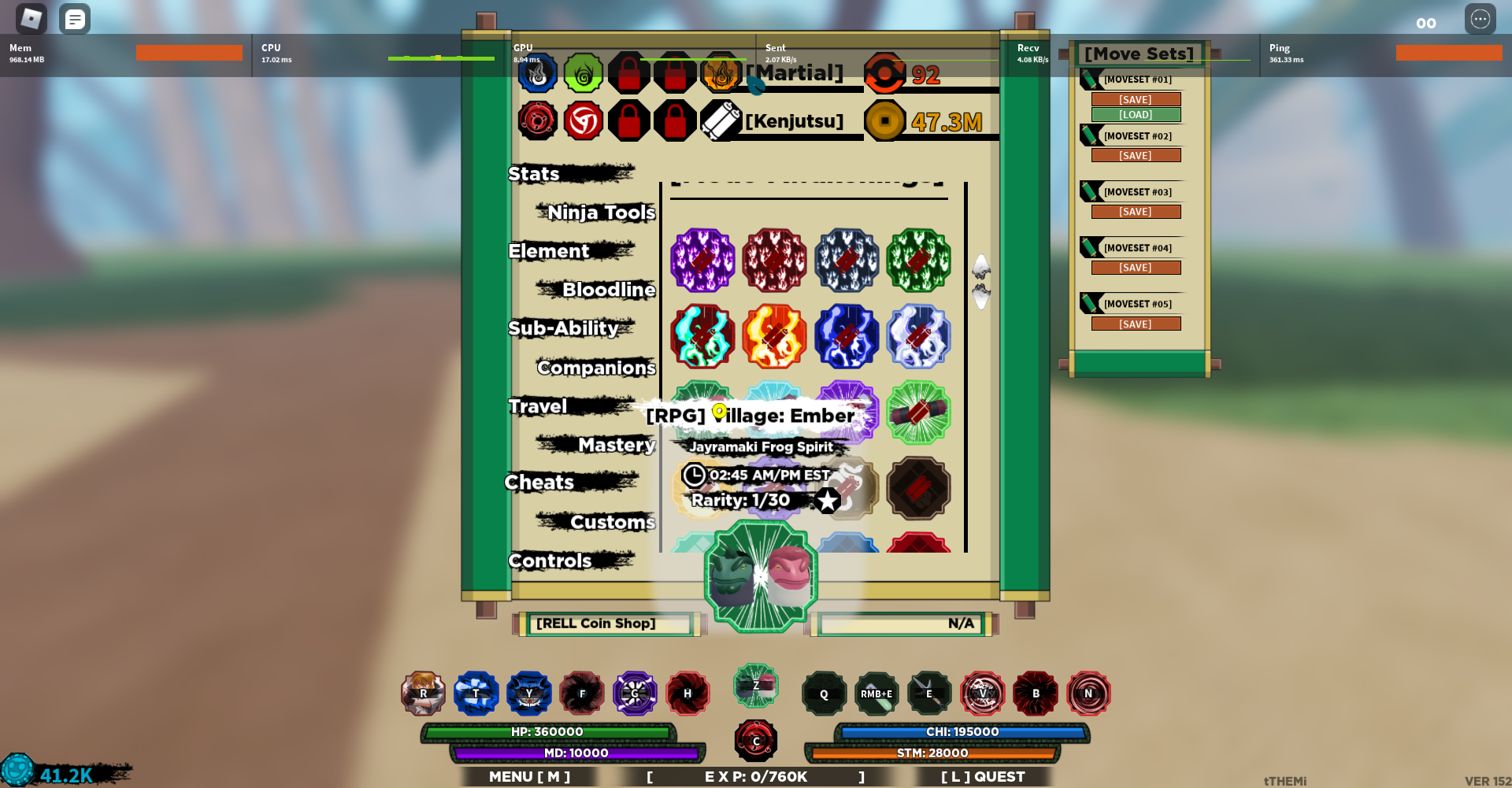Click the E-slot sword ability icon
Image resolution: width=1512 pixels, height=788 pixels.
929,694
